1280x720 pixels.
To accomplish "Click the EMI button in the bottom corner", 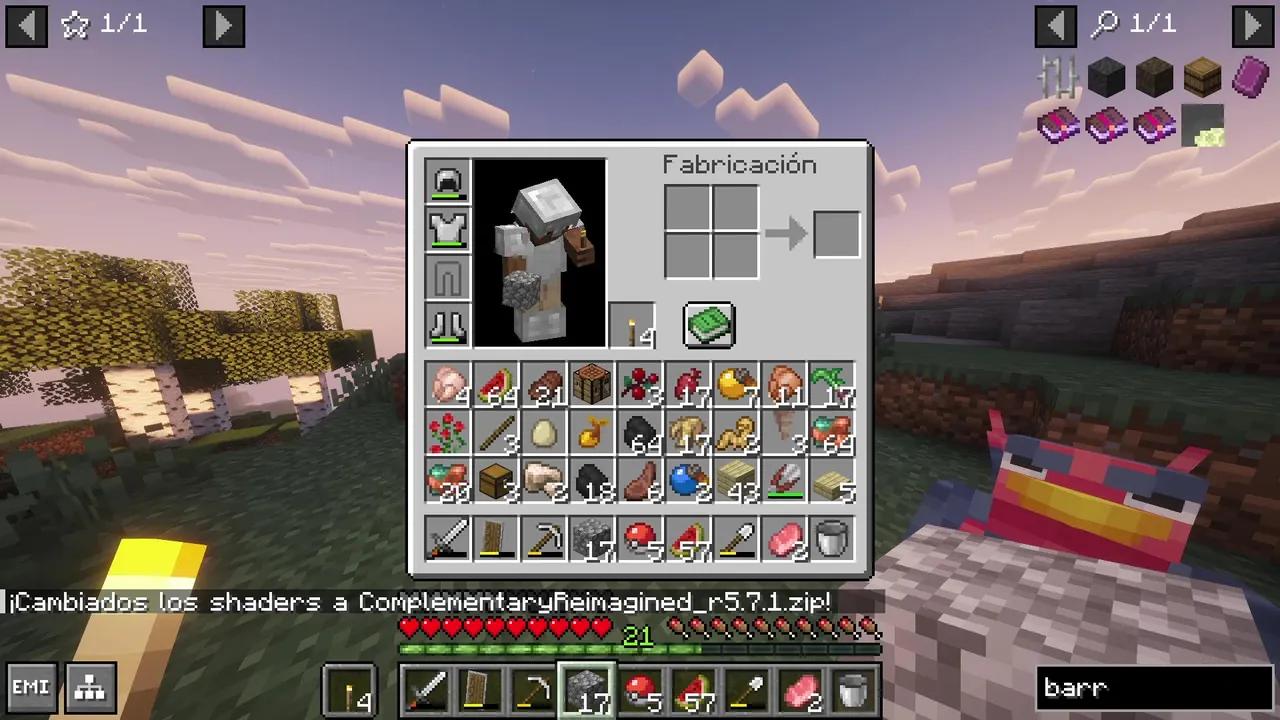I will [x=31, y=687].
